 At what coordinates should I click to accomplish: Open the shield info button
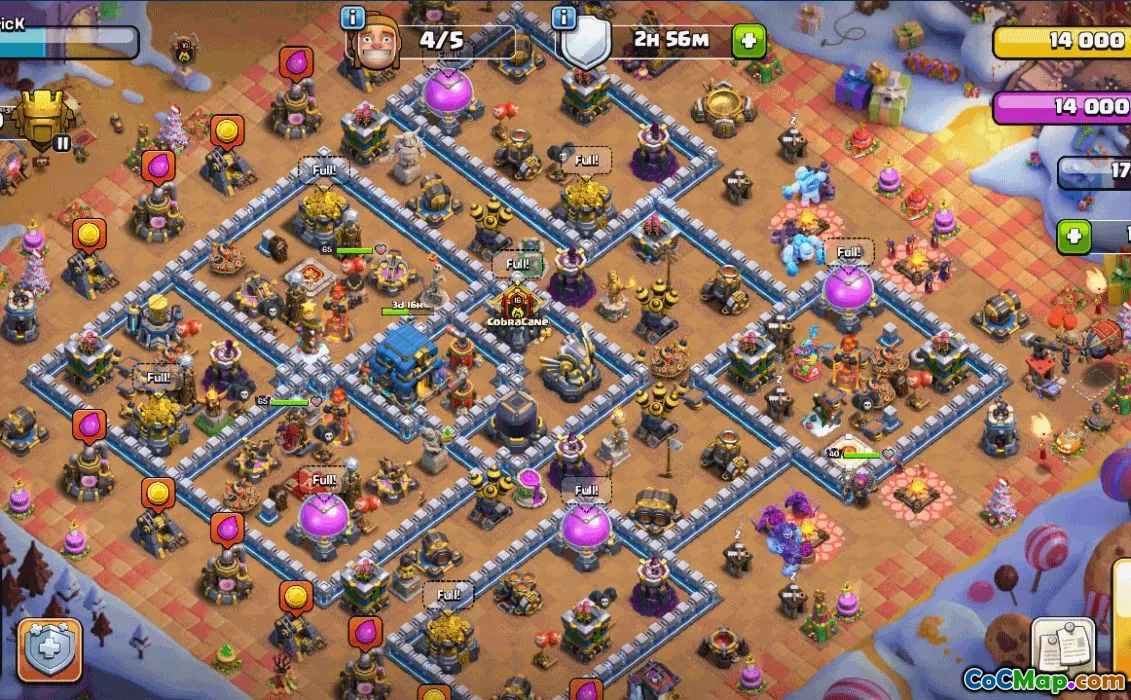564,18
